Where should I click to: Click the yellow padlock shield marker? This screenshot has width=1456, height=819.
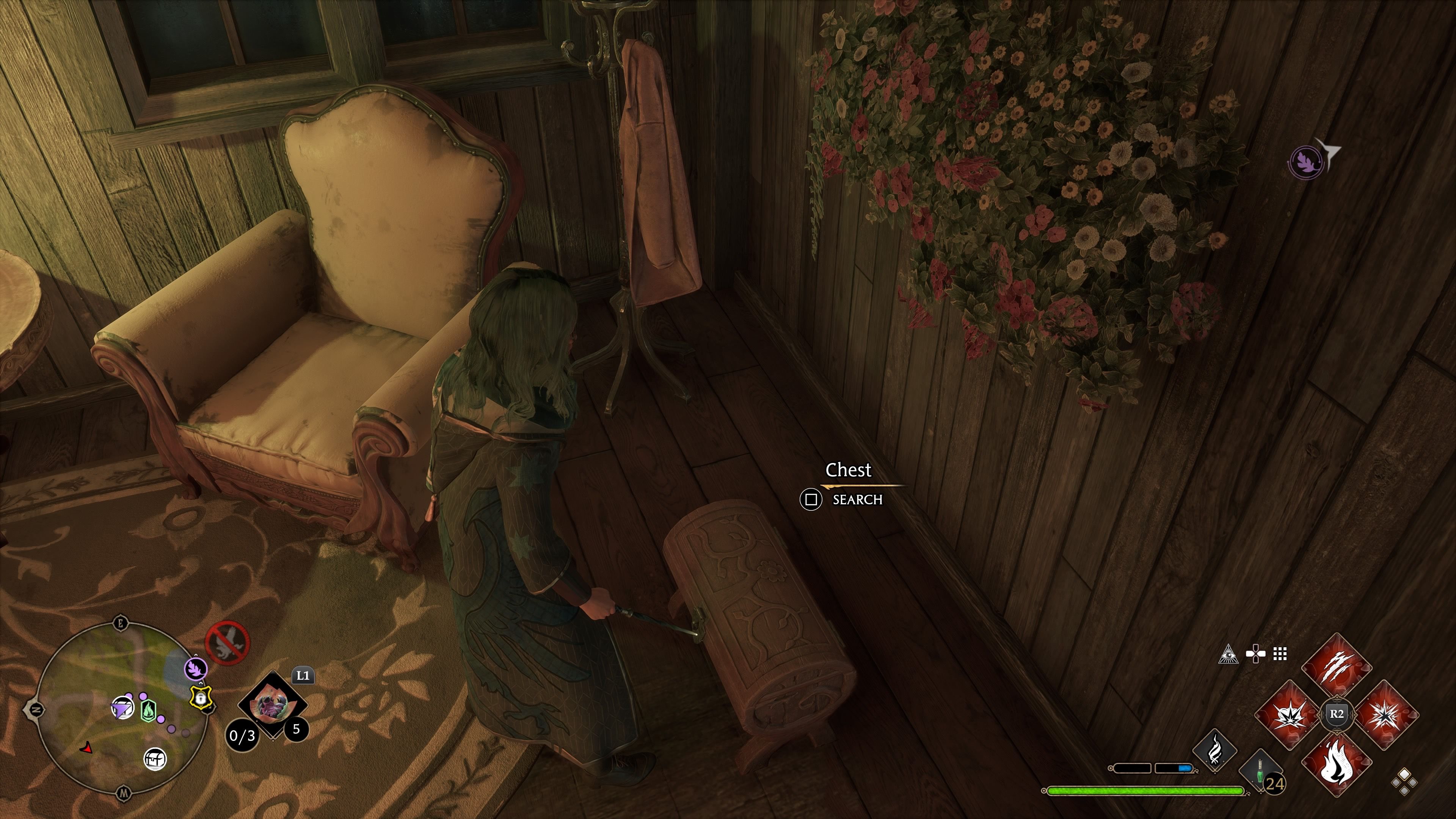tap(201, 698)
